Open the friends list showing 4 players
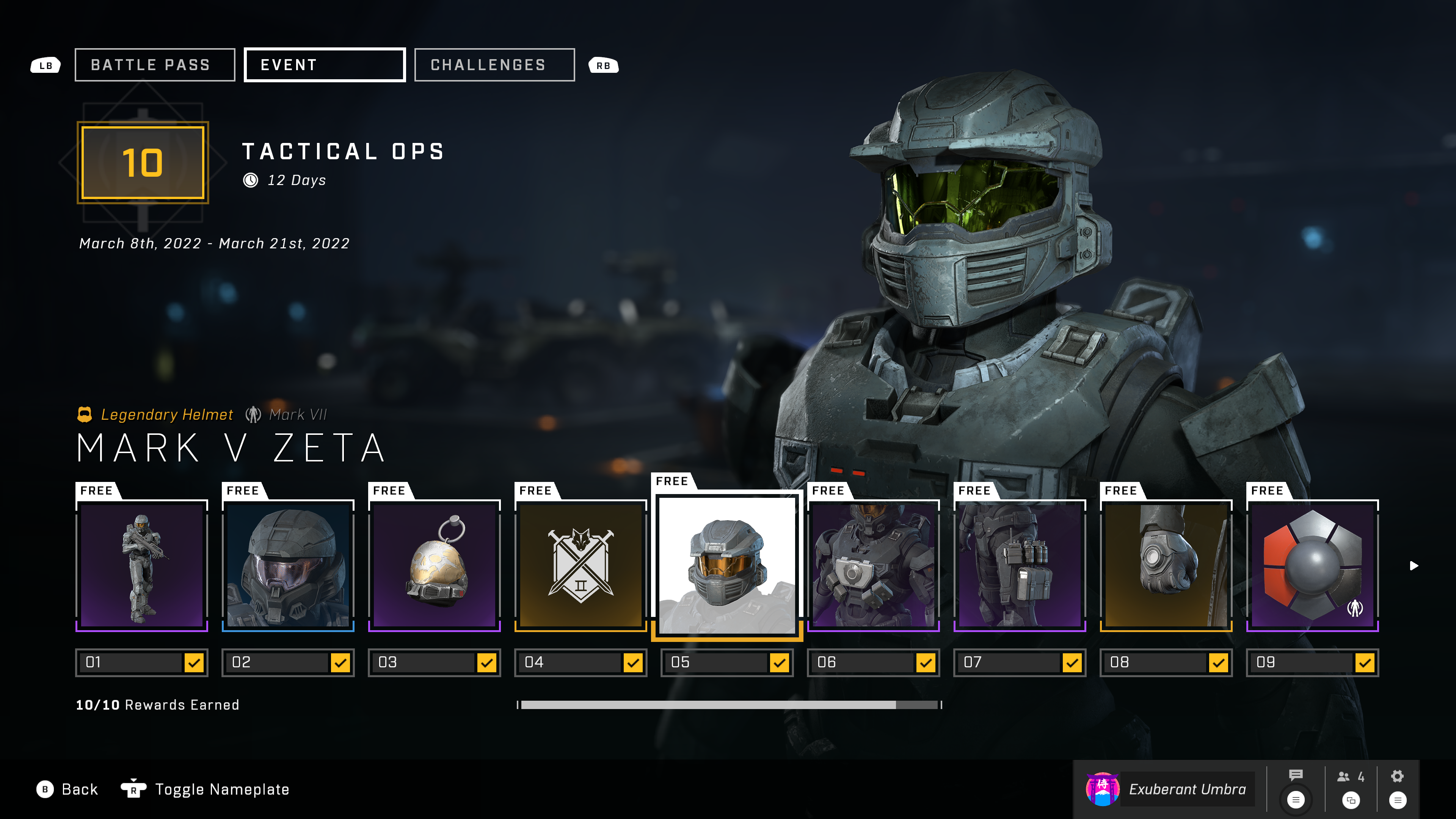 (1350, 777)
